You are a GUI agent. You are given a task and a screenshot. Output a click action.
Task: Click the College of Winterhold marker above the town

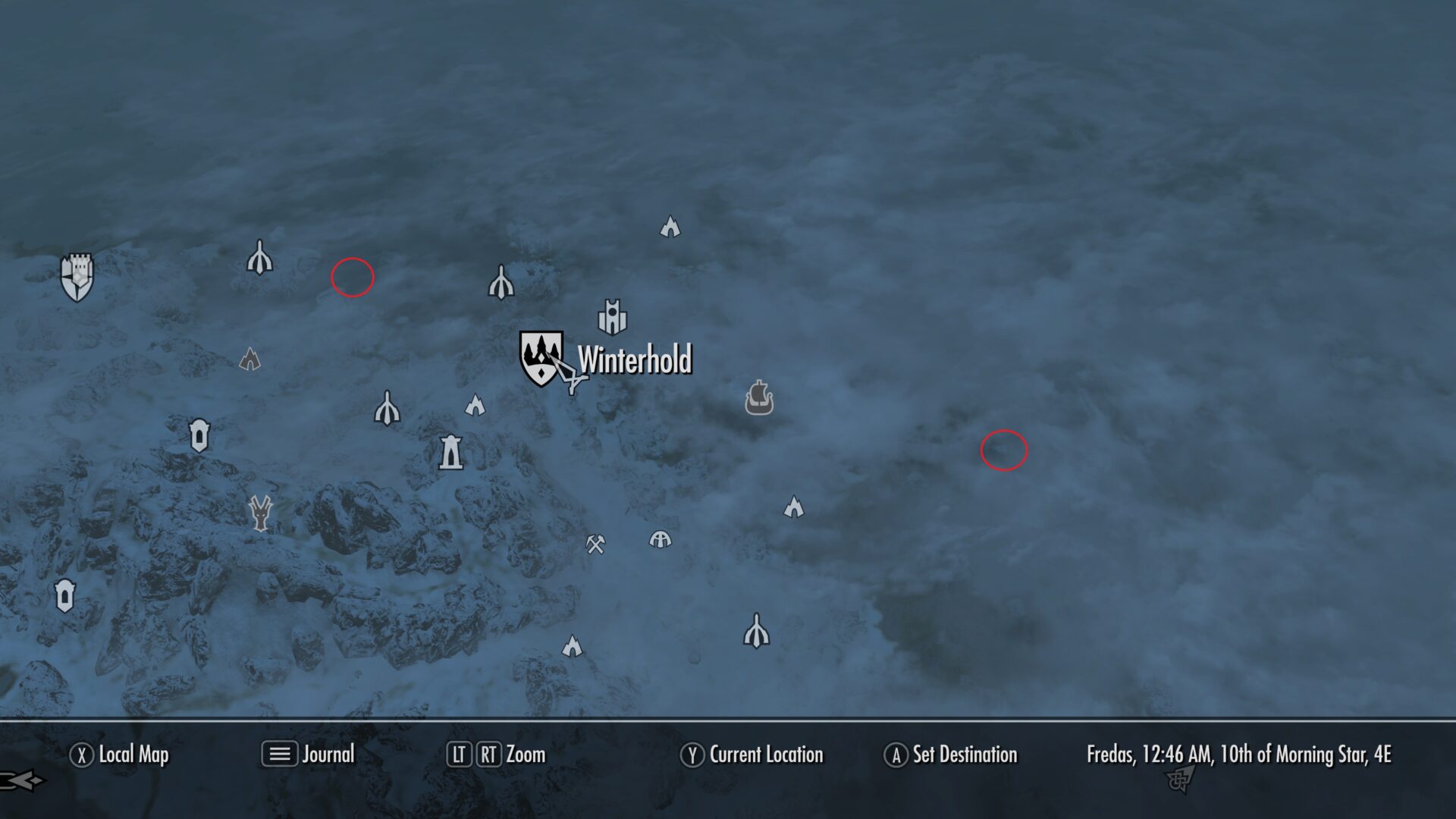612,318
